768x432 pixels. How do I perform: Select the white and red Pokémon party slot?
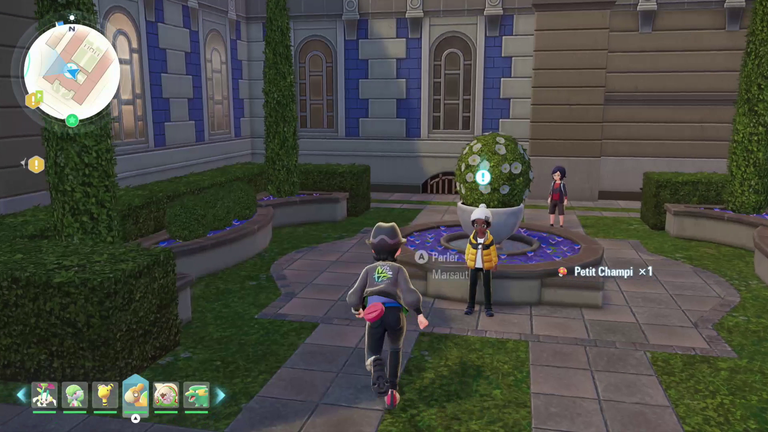pos(166,395)
